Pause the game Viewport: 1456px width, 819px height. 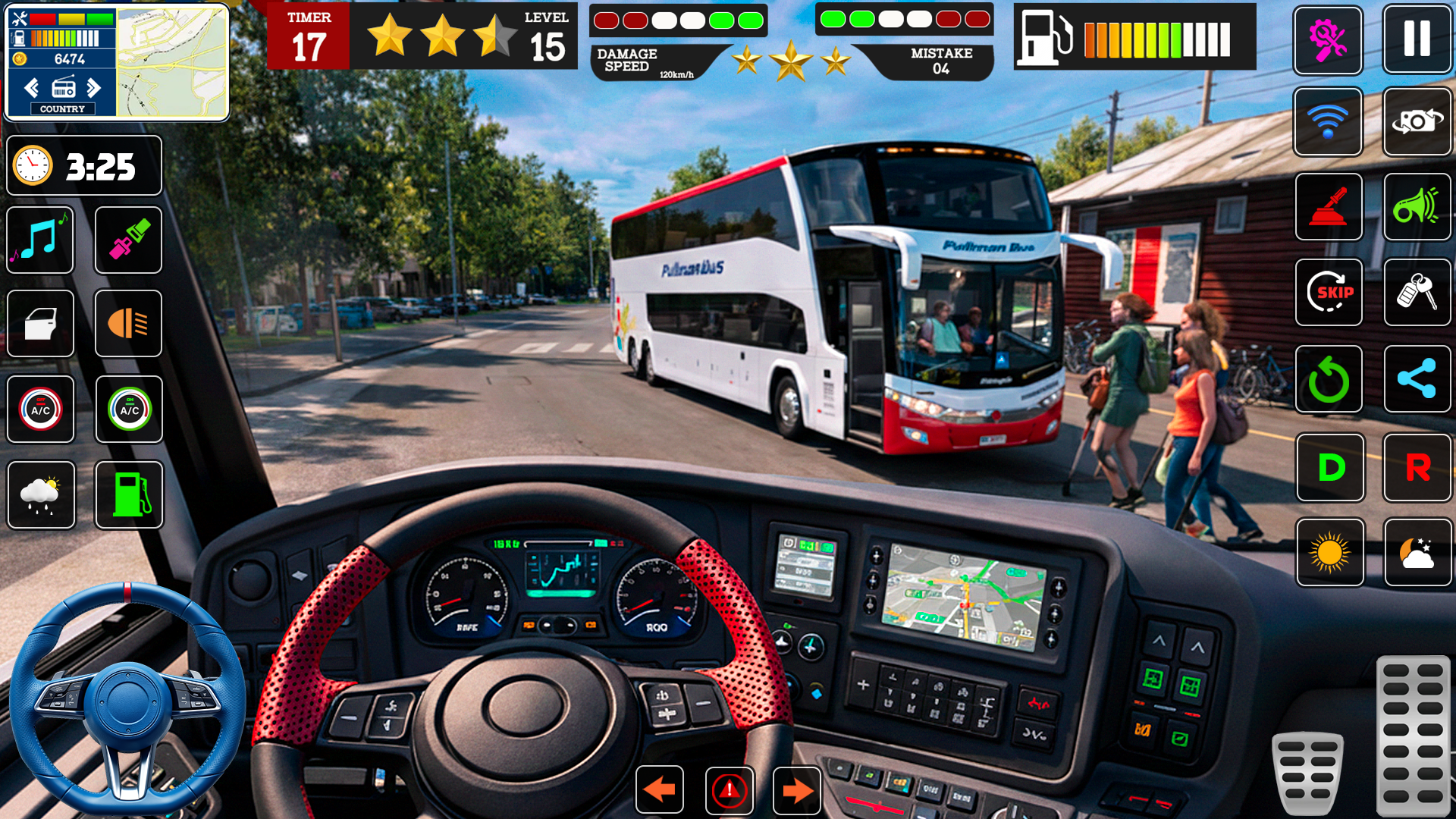[x=1416, y=39]
